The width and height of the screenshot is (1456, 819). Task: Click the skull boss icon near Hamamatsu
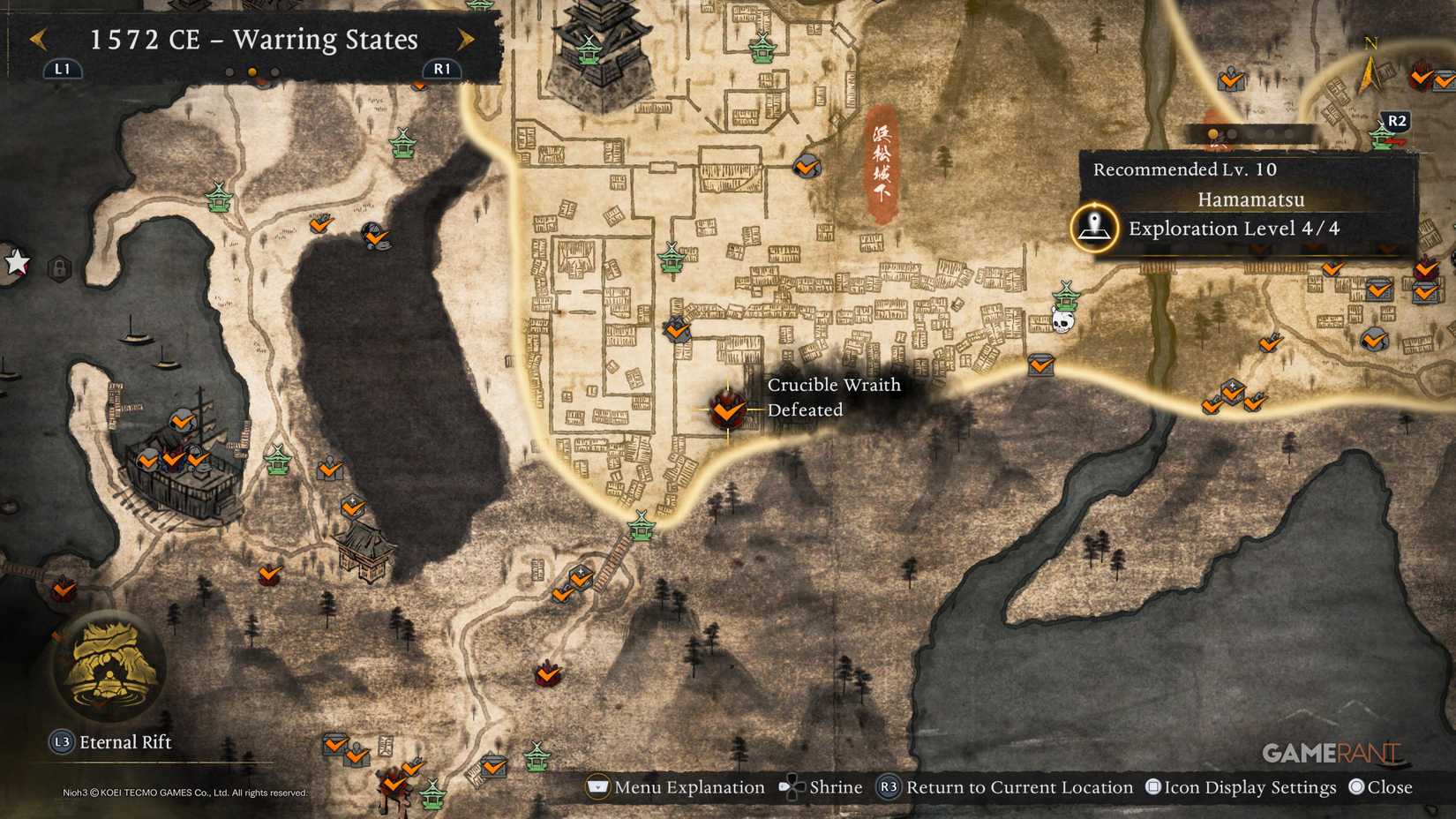[1062, 323]
